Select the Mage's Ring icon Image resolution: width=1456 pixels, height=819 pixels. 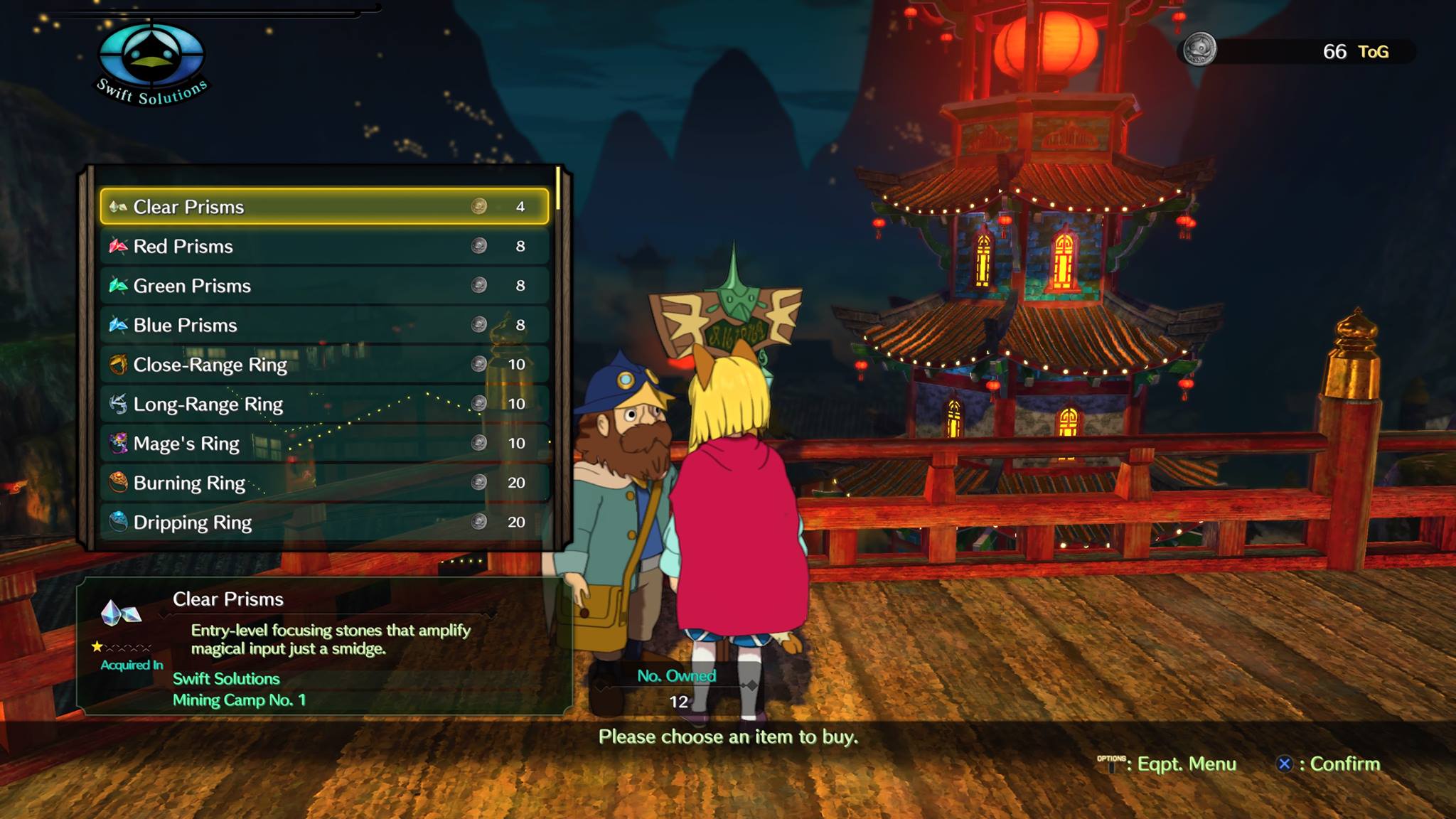[x=118, y=444]
